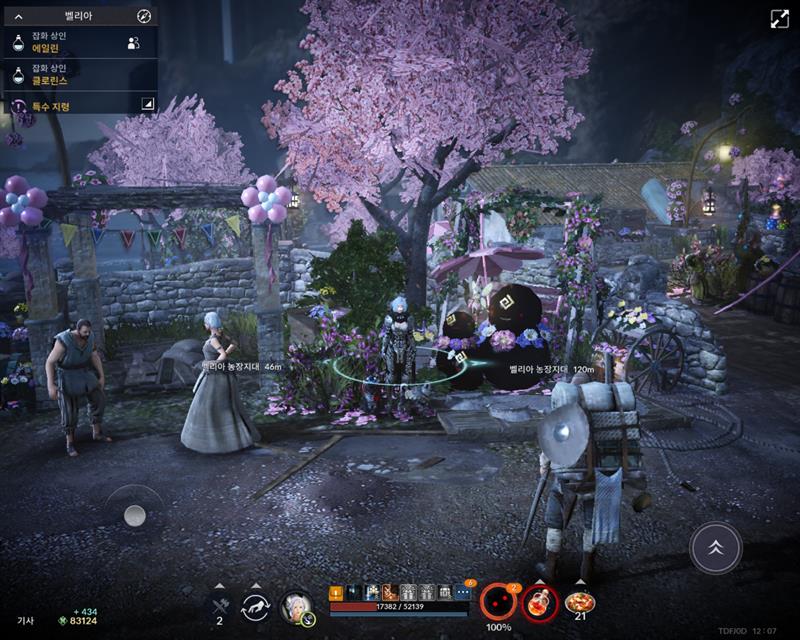Image resolution: width=800 pixels, height=640 pixels.
Task: Show more buffs via the ellipsis icon
Action: tap(462, 592)
